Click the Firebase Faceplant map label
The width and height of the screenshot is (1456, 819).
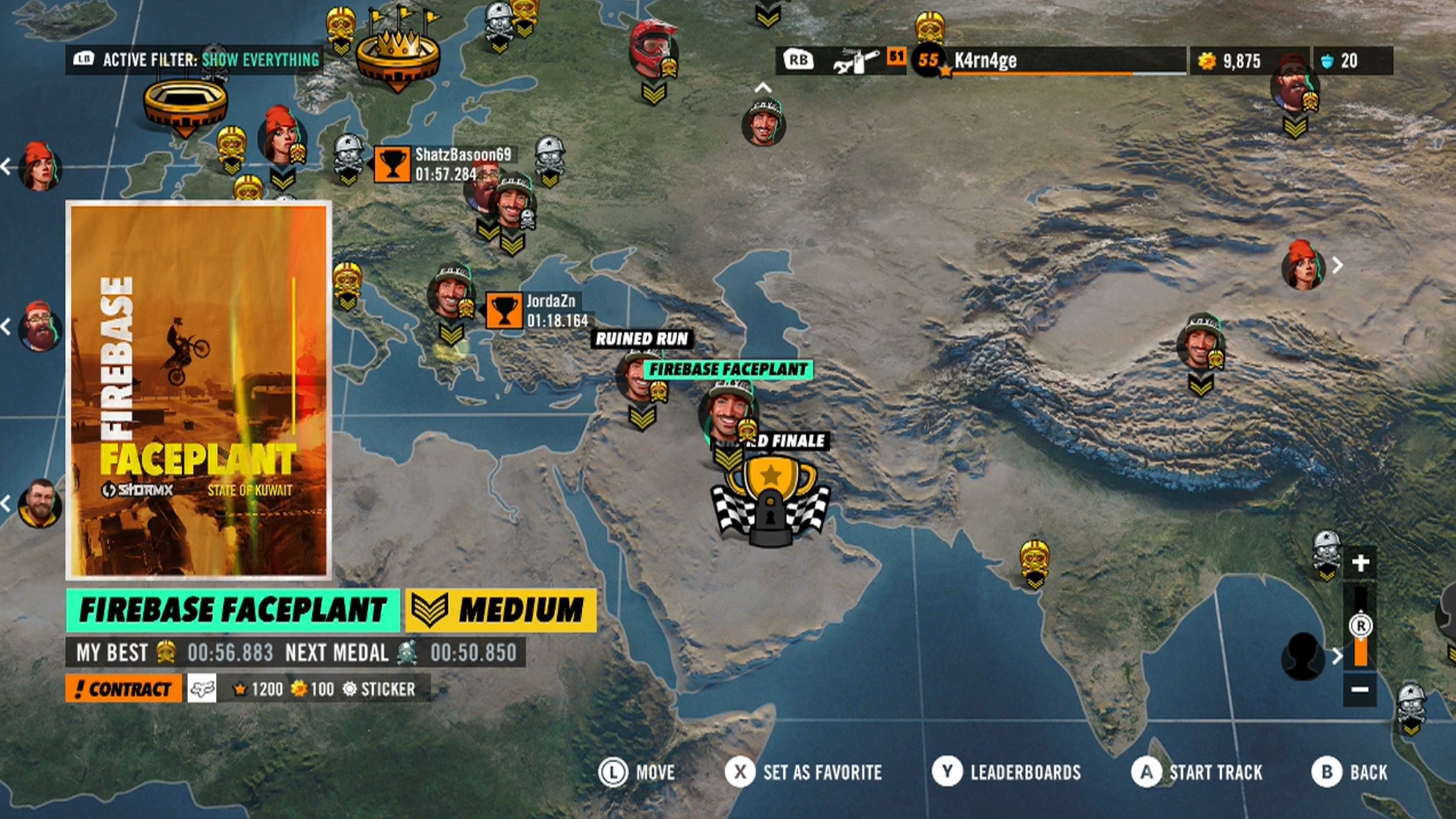[x=728, y=369]
